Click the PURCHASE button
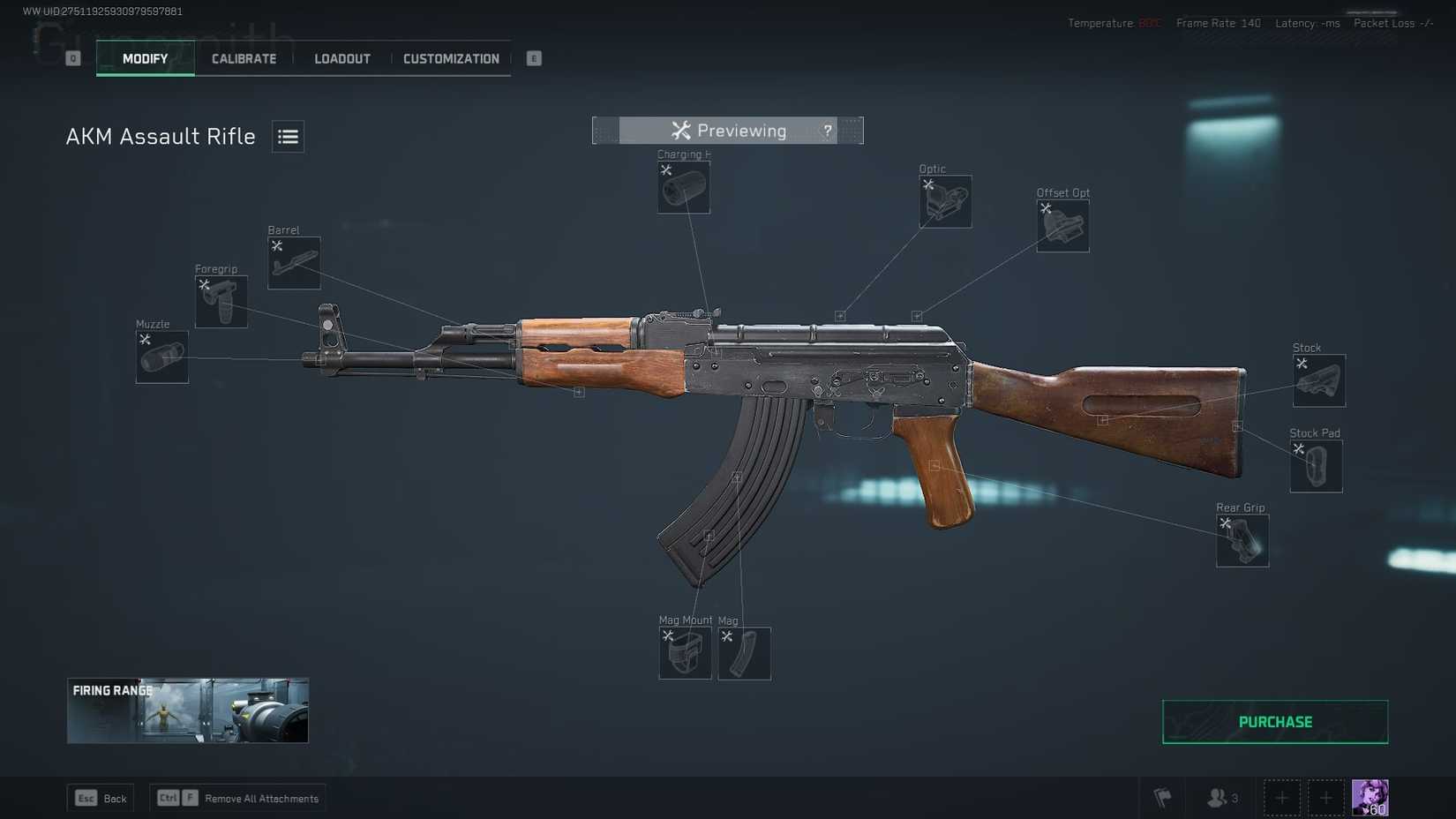1456x819 pixels. click(x=1273, y=721)
